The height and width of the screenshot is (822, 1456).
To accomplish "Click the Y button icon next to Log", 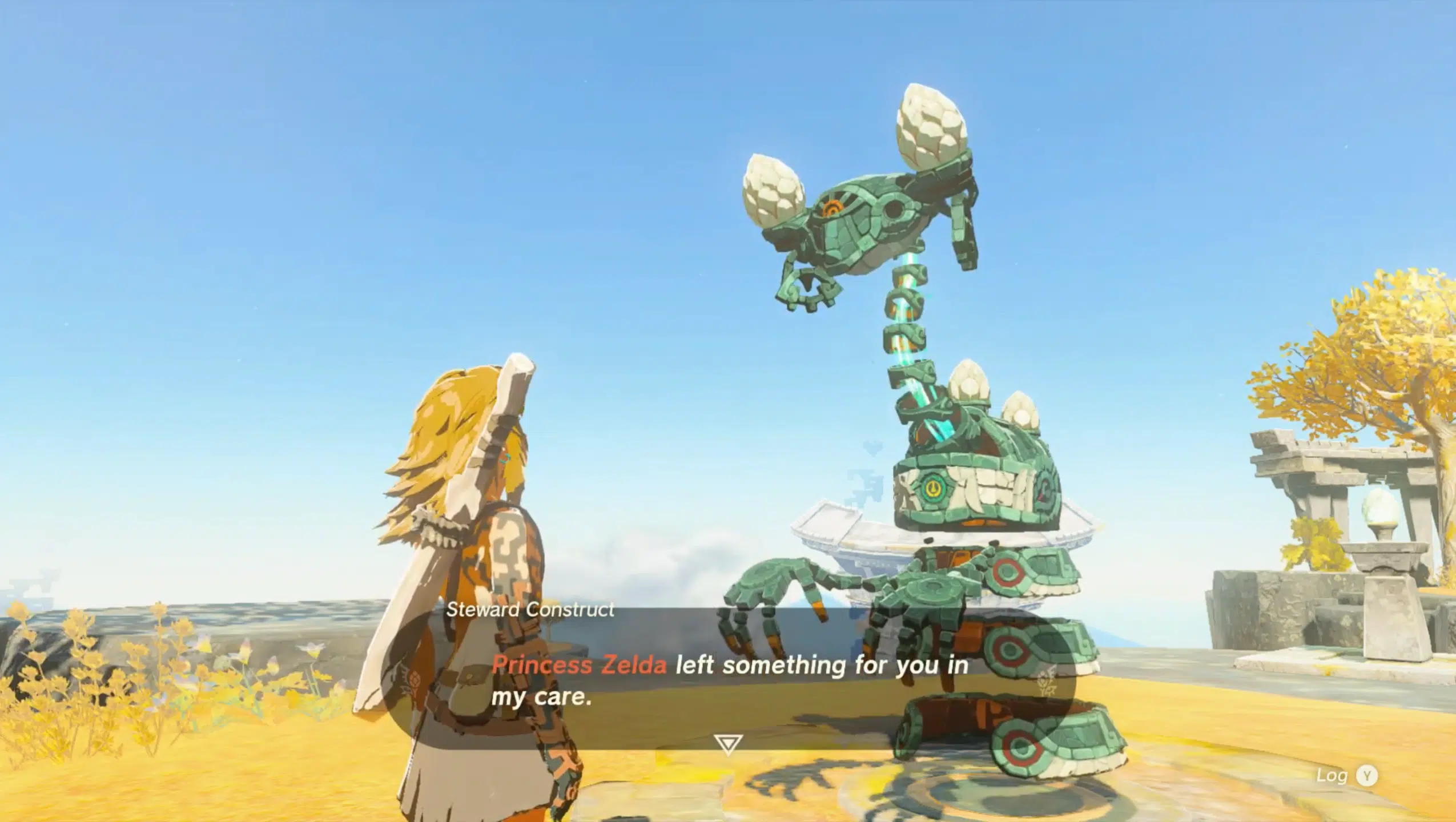I will coord(1367,775).
